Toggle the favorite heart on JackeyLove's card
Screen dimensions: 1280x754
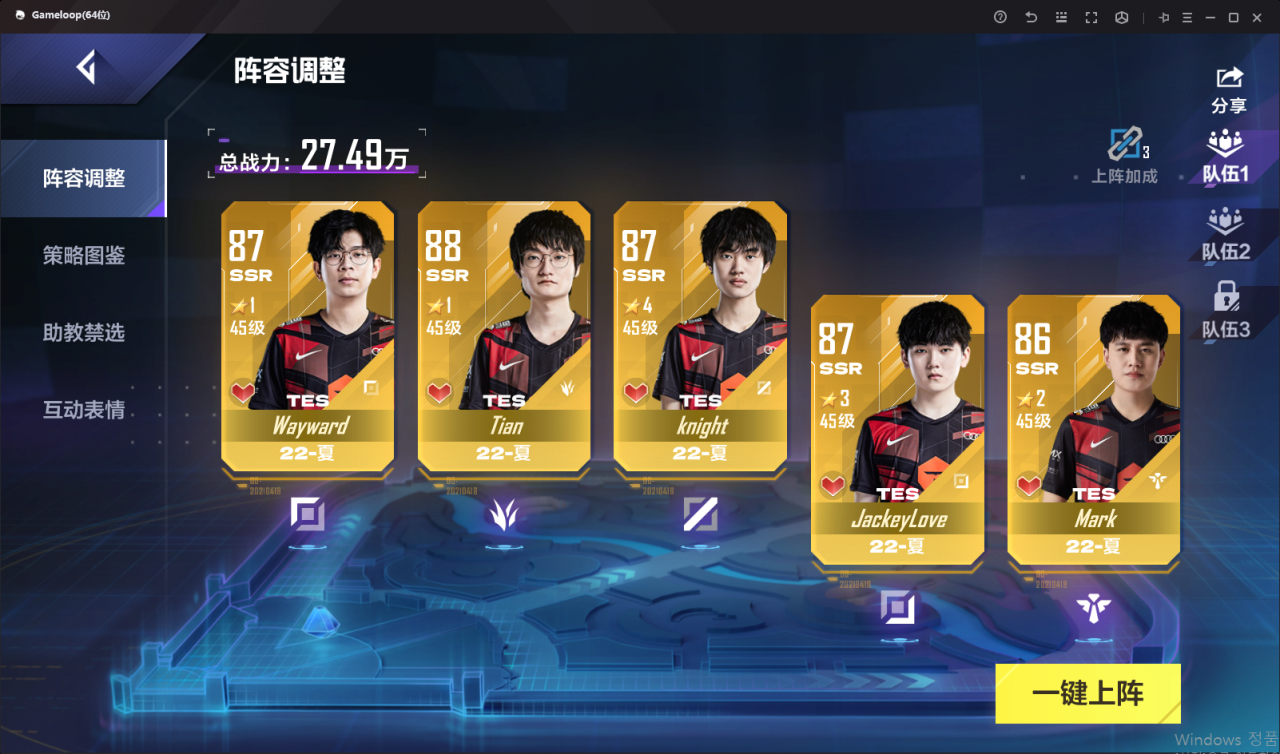click(x=832, y=485)
